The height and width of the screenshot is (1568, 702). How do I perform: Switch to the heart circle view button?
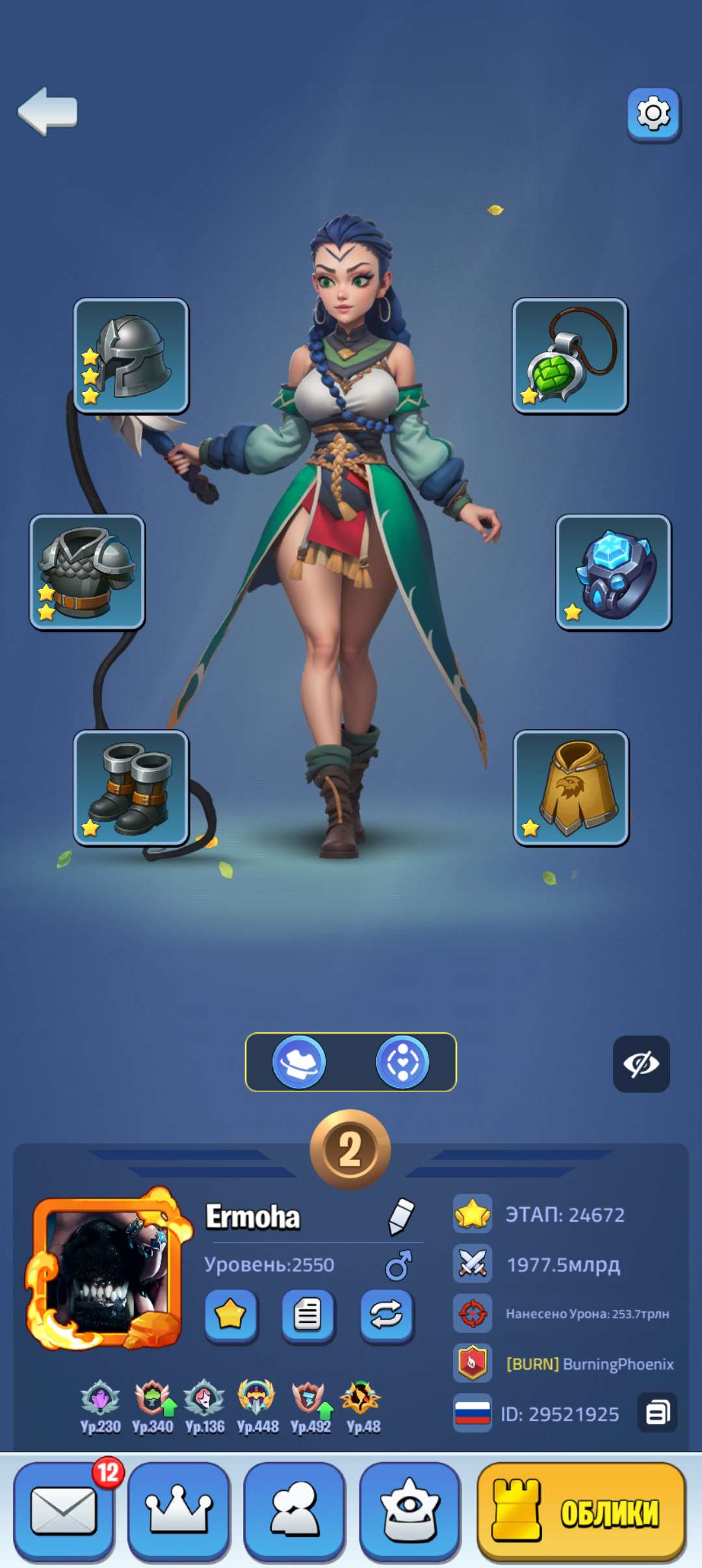[x=403, y=1062]
